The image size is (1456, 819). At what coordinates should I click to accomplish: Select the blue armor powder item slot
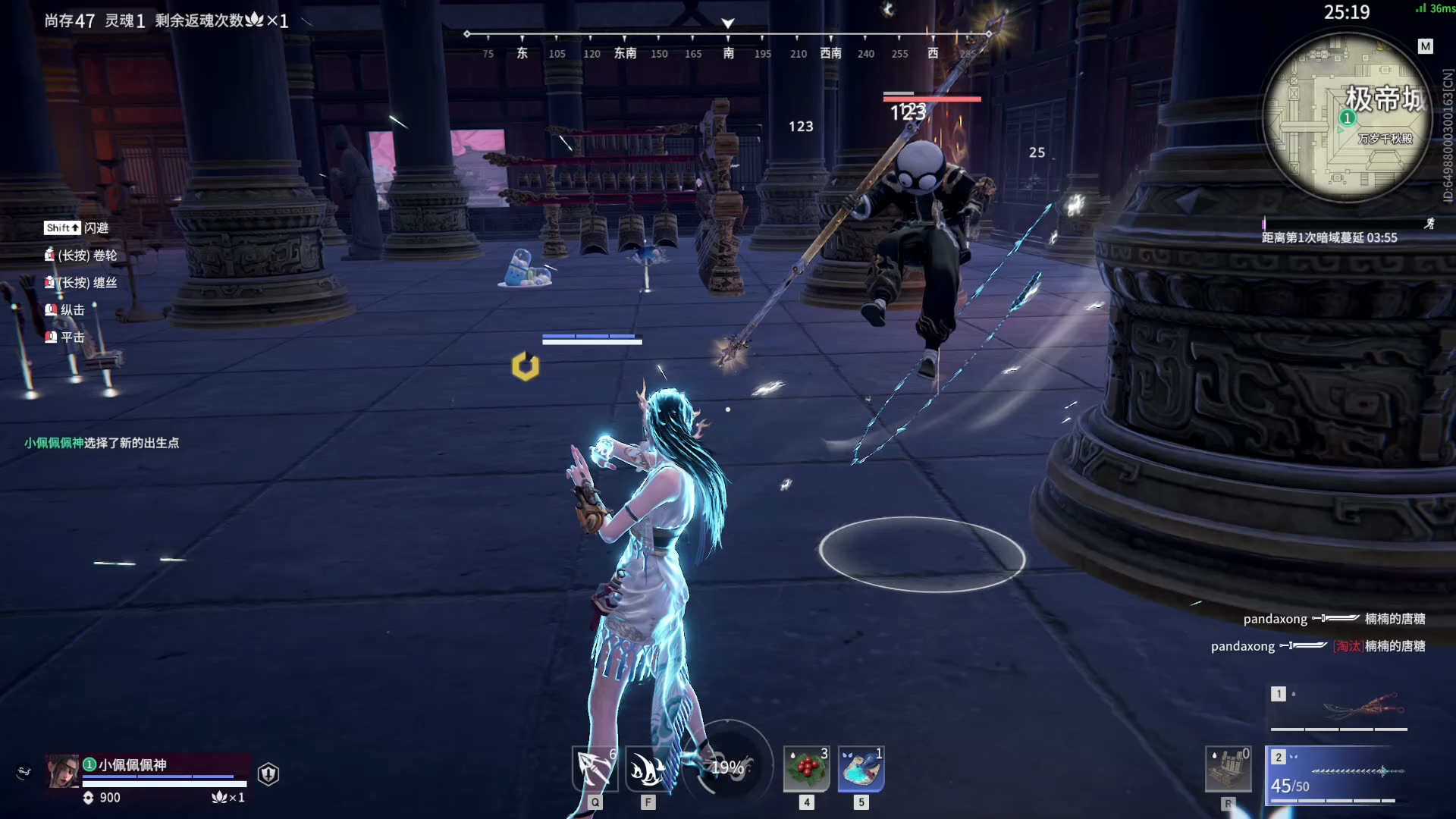[x=861, y=769]
